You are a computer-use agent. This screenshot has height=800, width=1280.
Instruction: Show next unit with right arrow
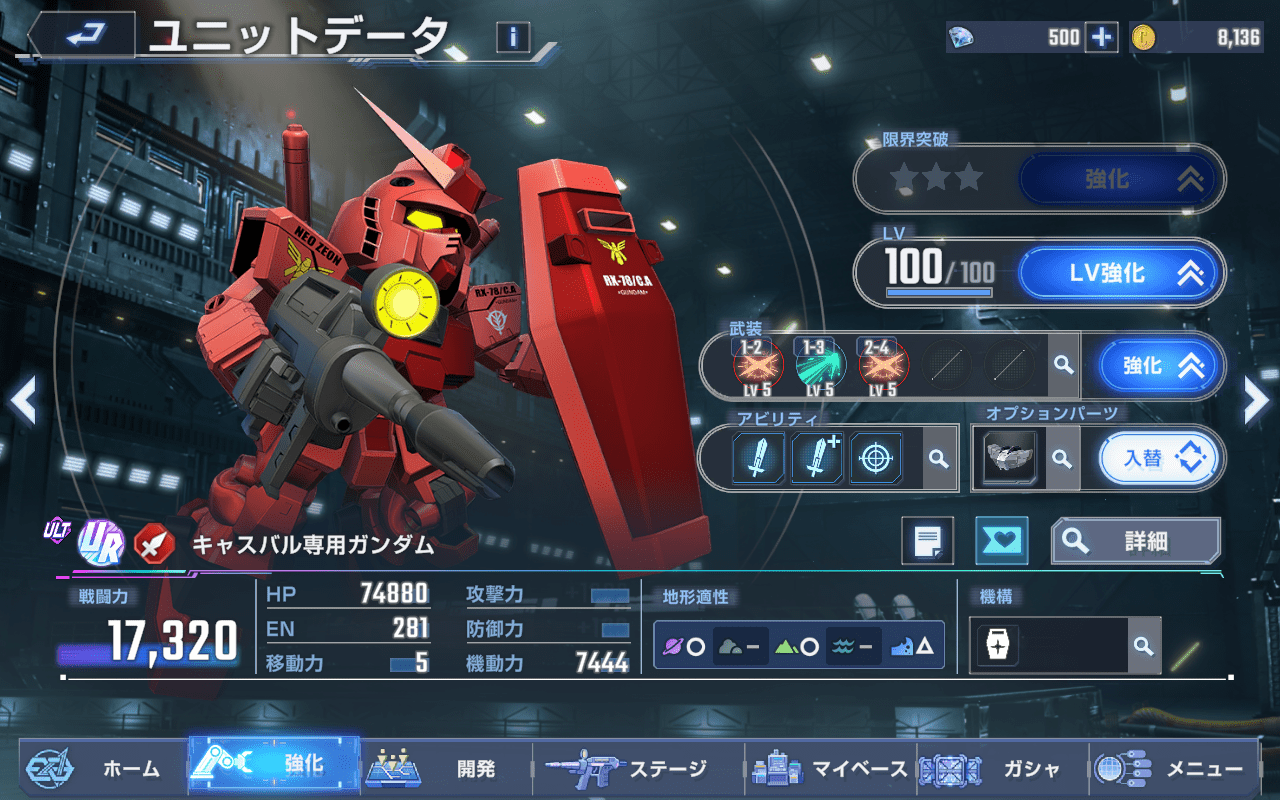[1255, 402]
